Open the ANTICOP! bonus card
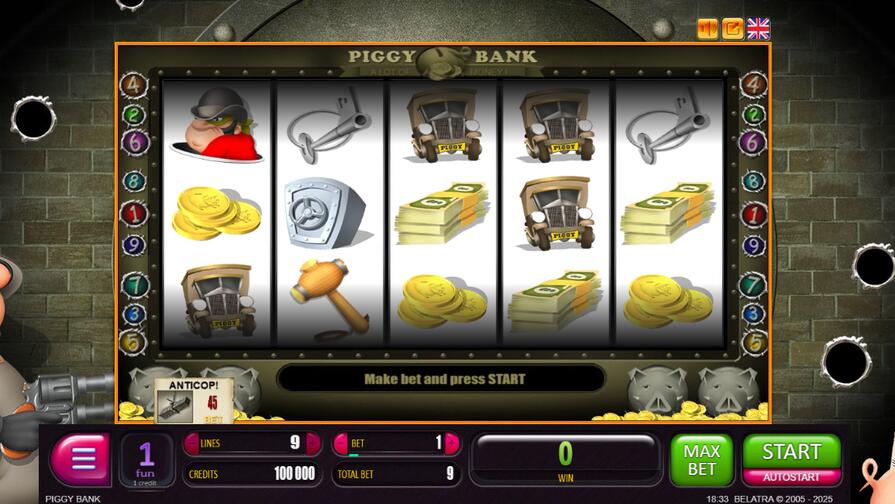This screenshot has height=504, width=895. point(194,401)
